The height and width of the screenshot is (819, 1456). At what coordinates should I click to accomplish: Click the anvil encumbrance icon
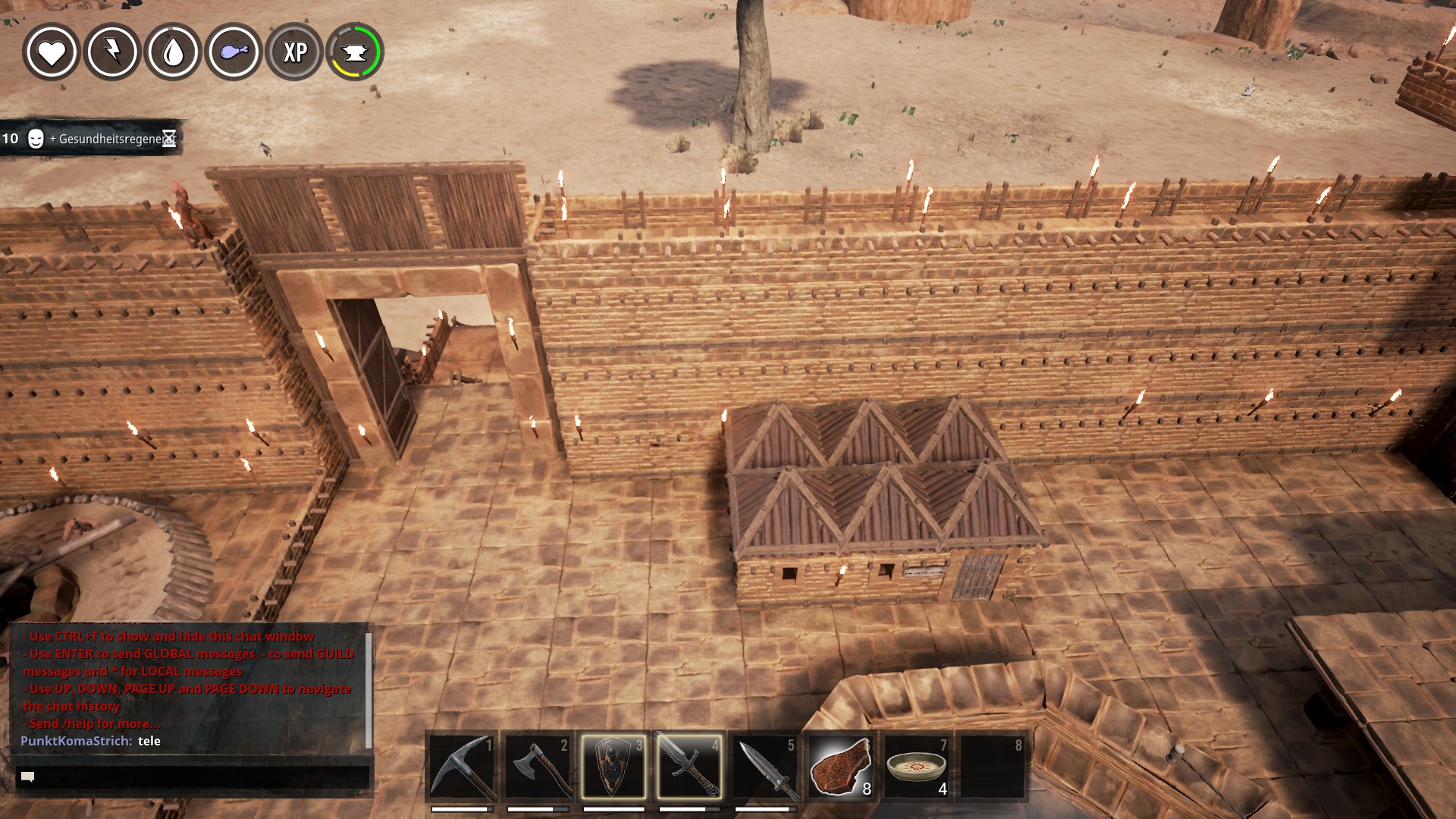pos(355,52)
